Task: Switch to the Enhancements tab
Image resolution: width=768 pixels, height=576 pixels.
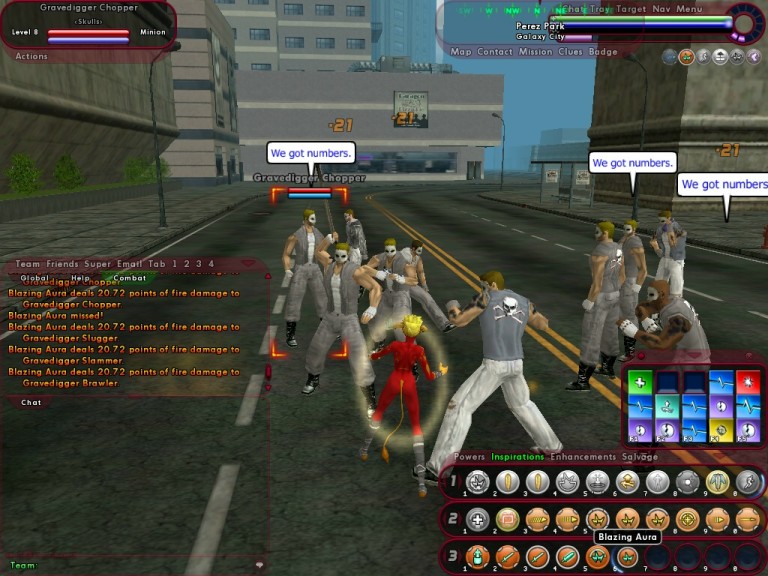Action: 582,457
